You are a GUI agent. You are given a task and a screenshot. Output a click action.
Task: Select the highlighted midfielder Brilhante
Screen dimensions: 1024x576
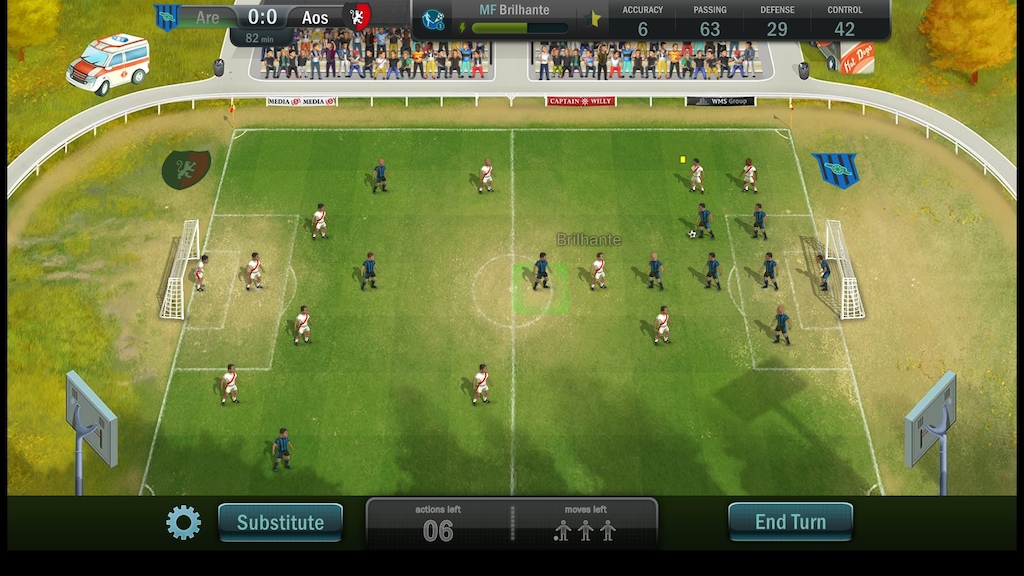(x=541, y=272)
